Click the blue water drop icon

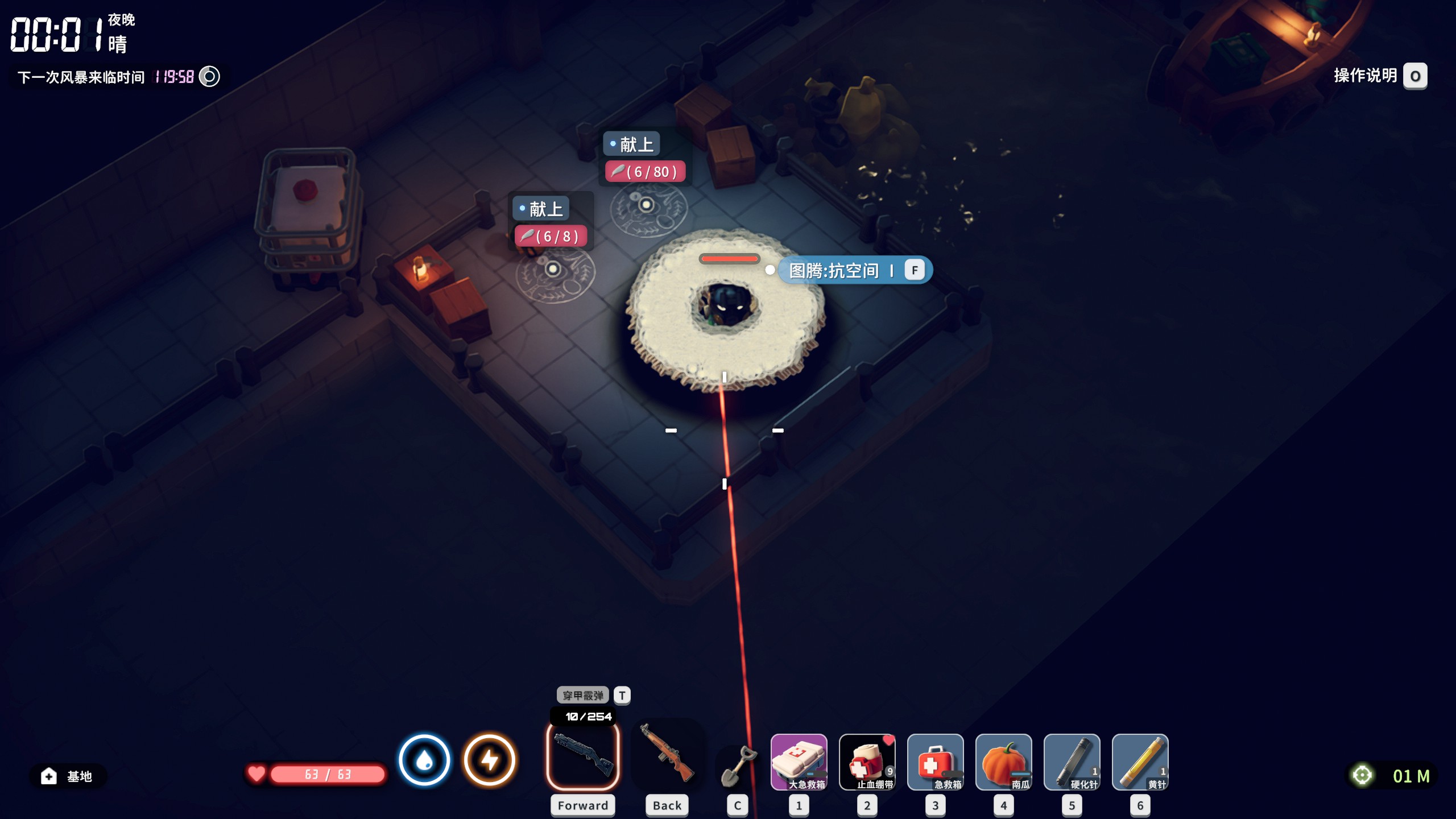424,760
